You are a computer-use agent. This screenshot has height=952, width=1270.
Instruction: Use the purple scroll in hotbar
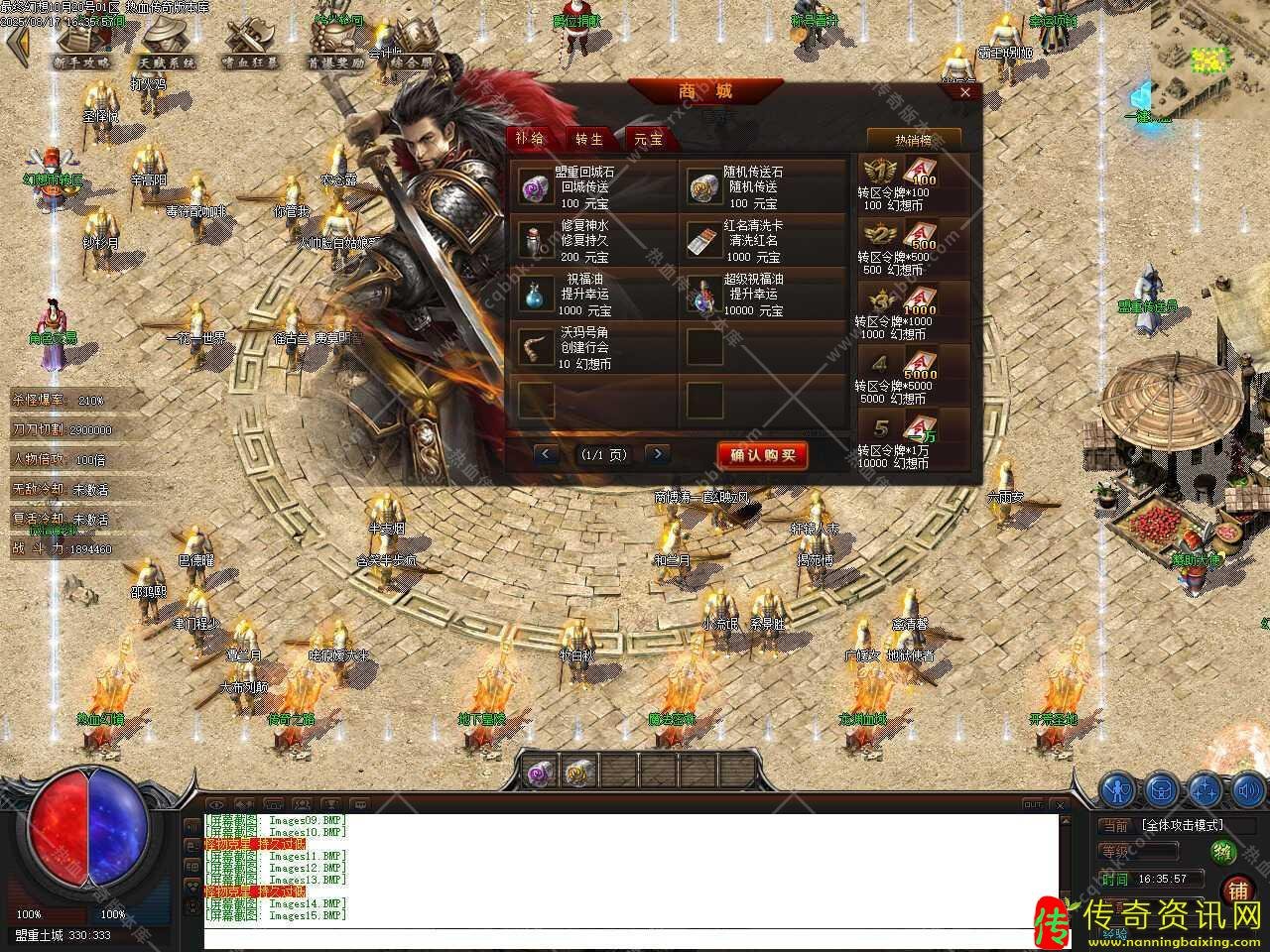540,771
